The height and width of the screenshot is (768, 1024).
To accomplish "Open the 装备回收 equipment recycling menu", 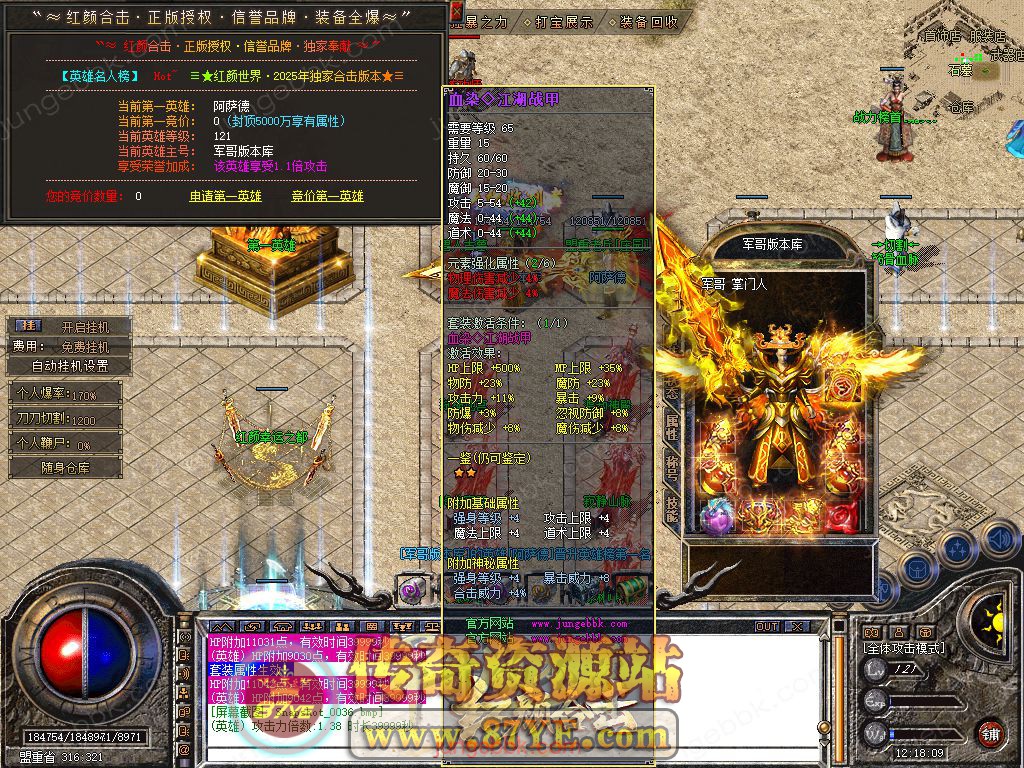I will (647, 21).
